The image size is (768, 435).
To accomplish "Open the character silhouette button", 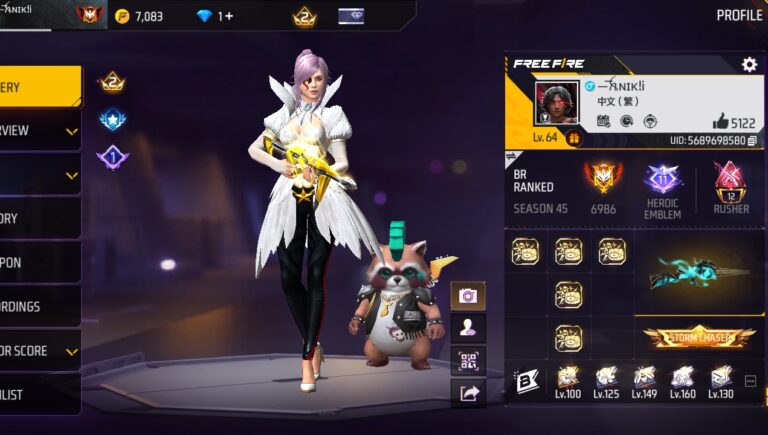I will pos(467,327).
